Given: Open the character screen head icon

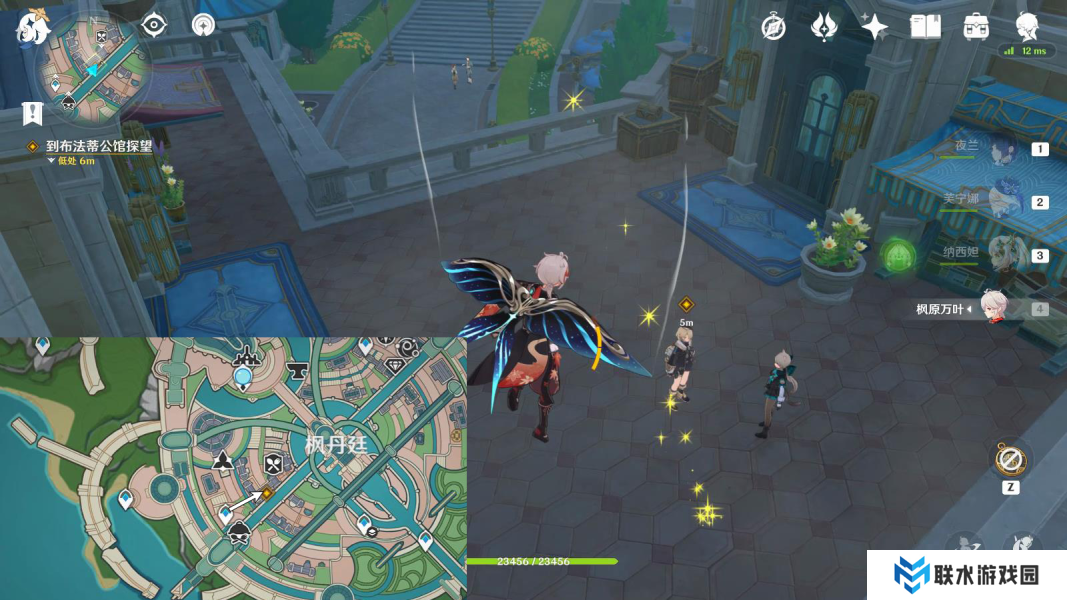Looking at the screenshot, I should [x=1026, y=26].
